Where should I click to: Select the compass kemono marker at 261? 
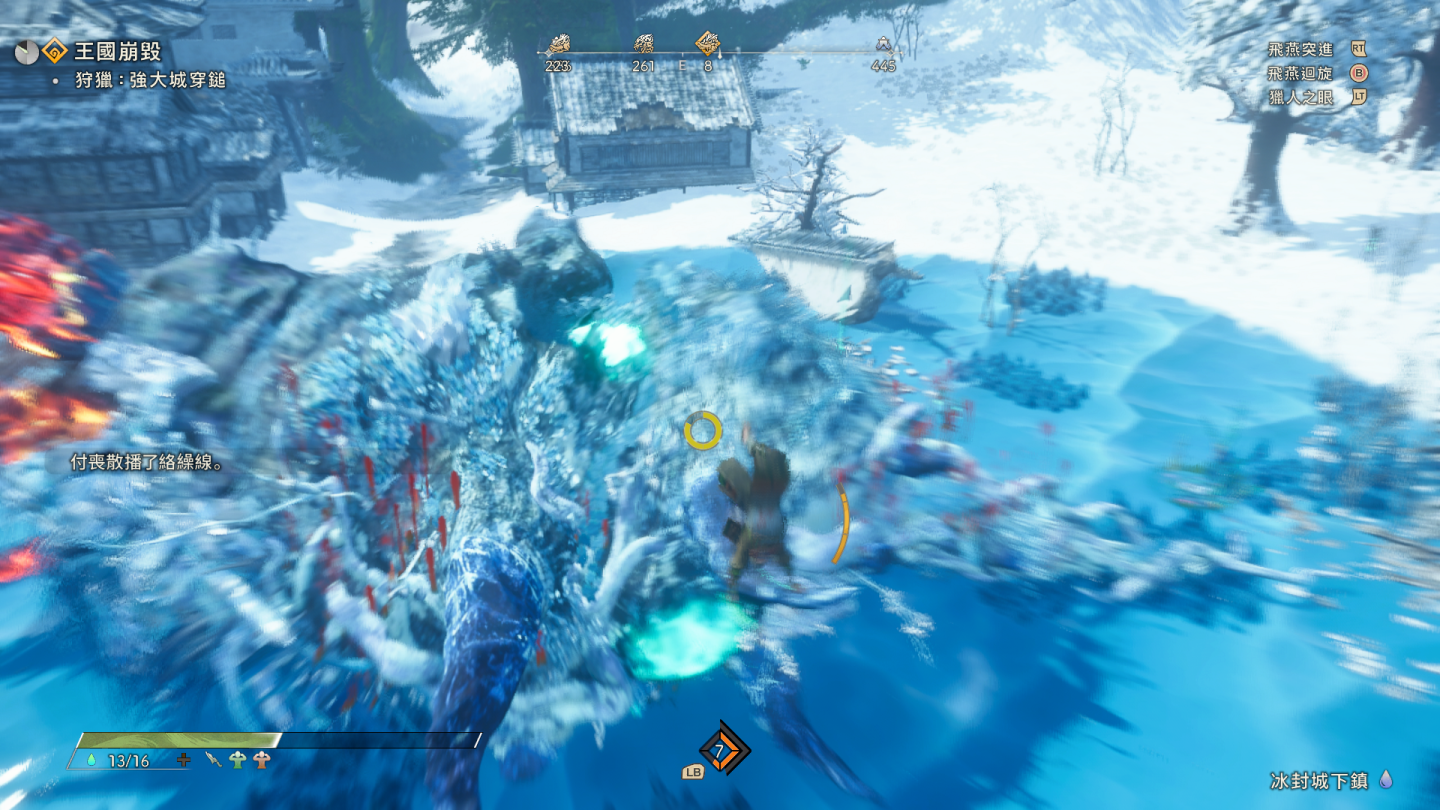tap(644, 44)
